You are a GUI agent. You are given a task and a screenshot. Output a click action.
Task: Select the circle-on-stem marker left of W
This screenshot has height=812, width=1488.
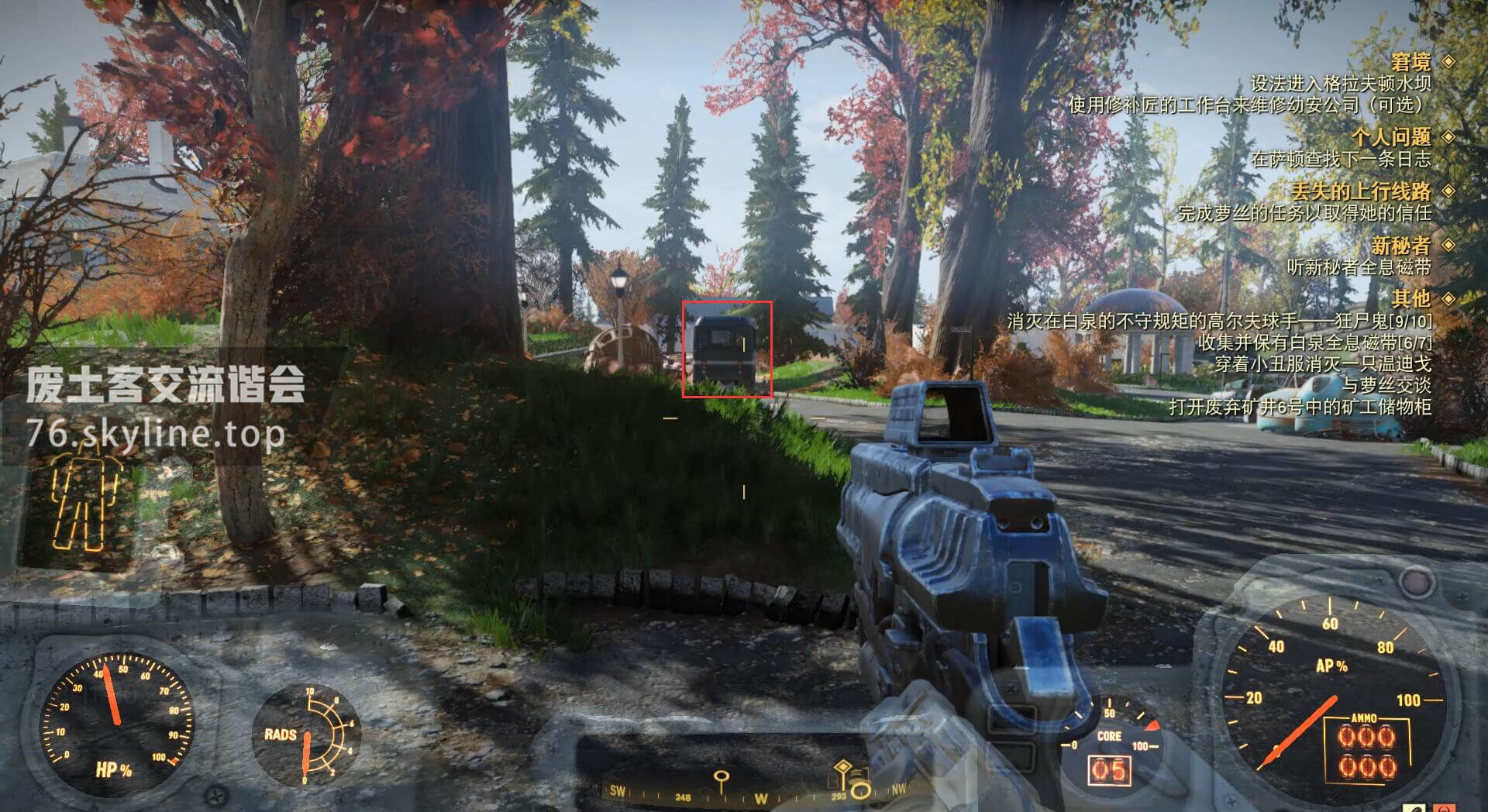pyautogui.click(x=722, y=777)
